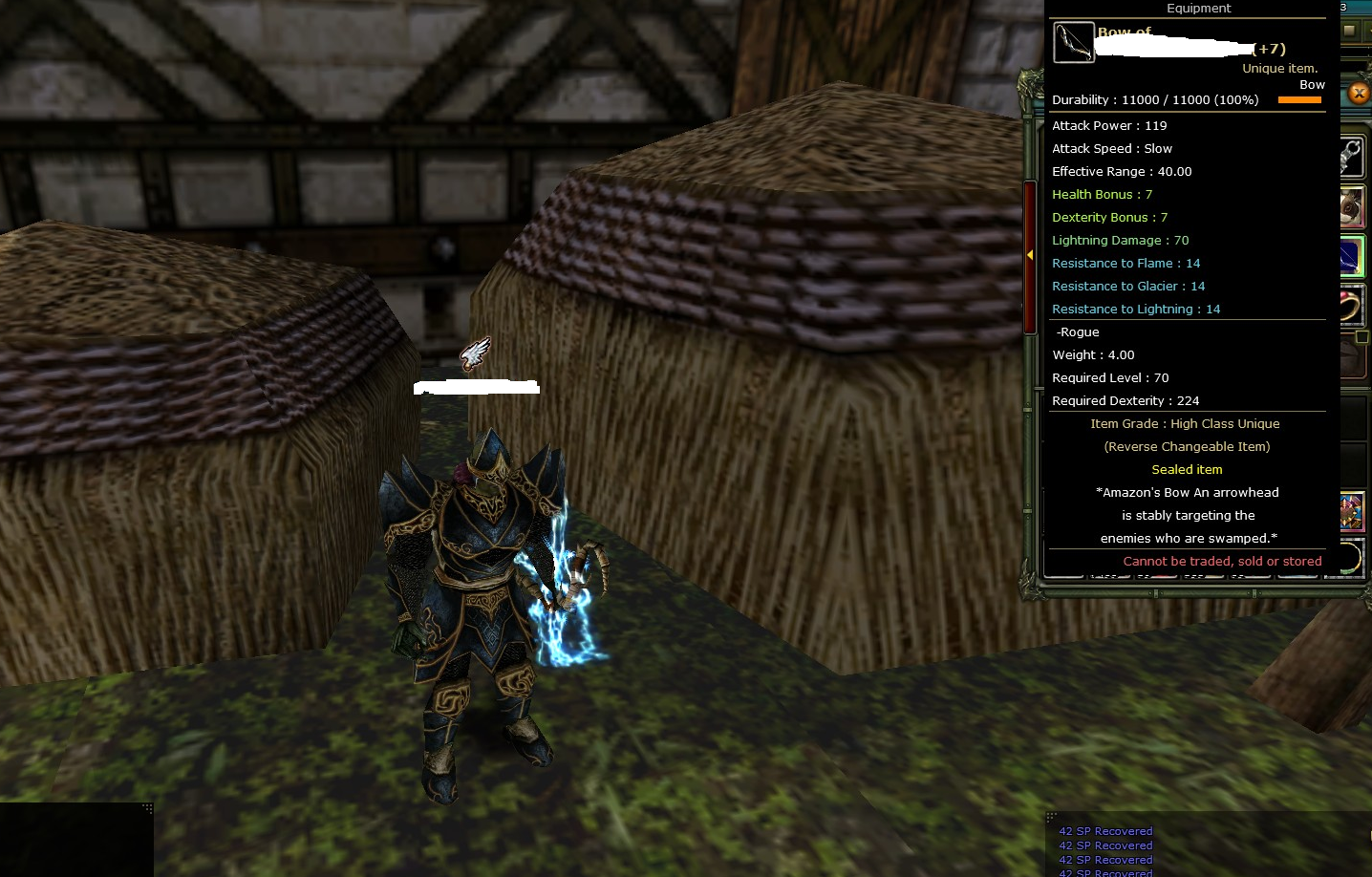Expand the -Rogue class restriction row
The width and height of the screenshot is (1372, 877).
click(1077, 332)
